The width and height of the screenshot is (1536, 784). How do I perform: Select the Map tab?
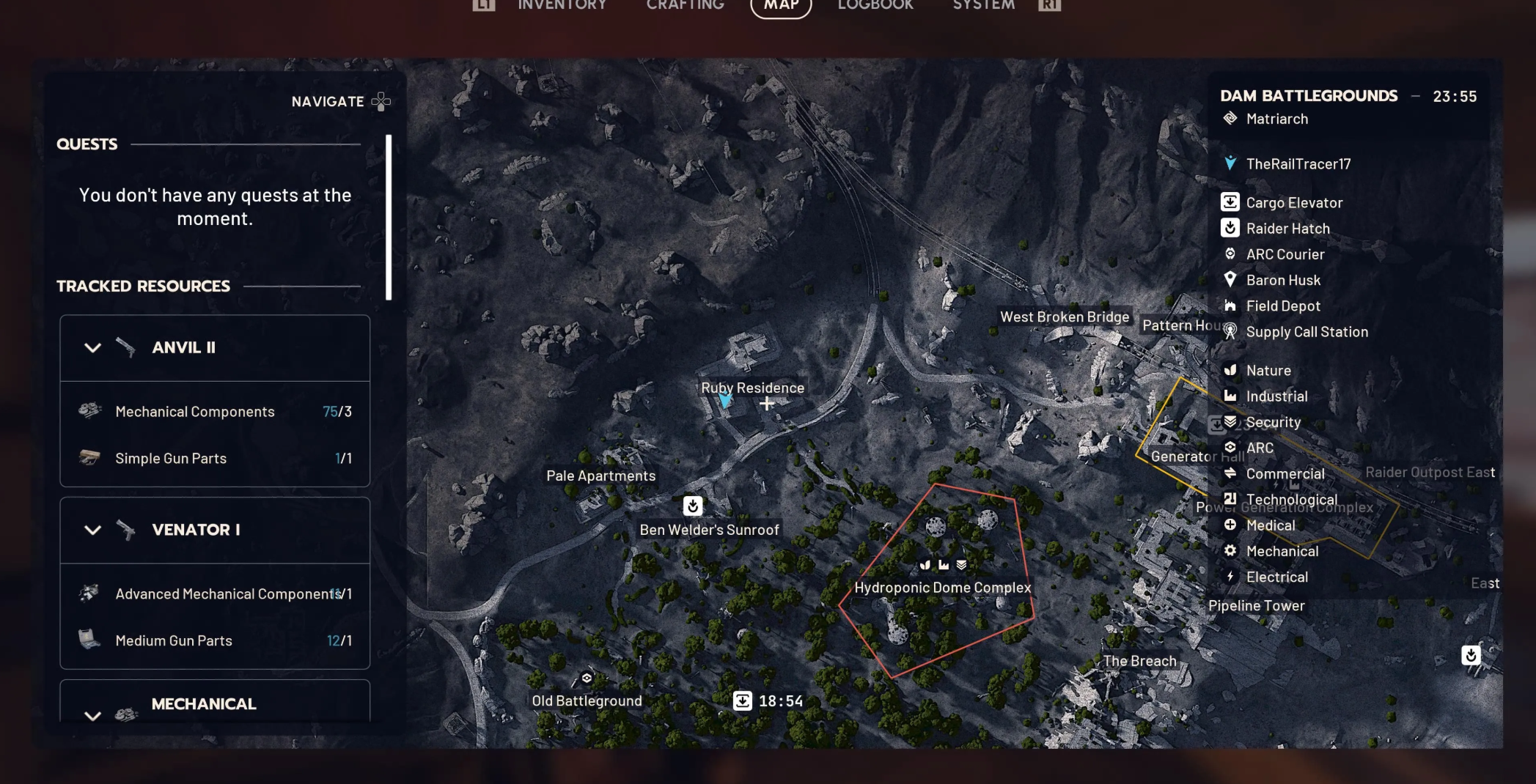click(781, 6)
